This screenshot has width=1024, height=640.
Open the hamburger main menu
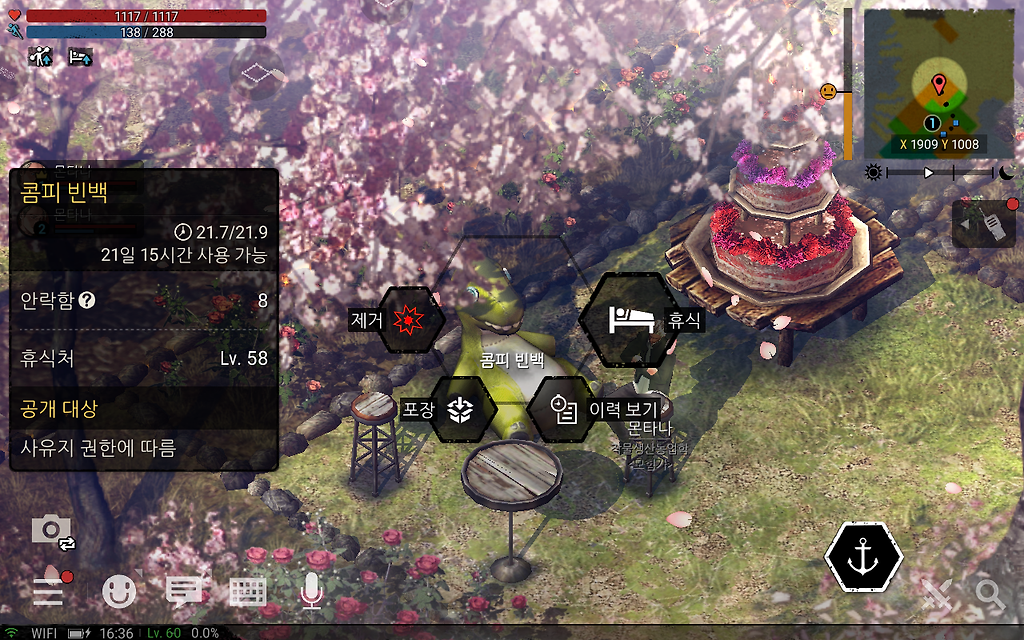point(48,591)
